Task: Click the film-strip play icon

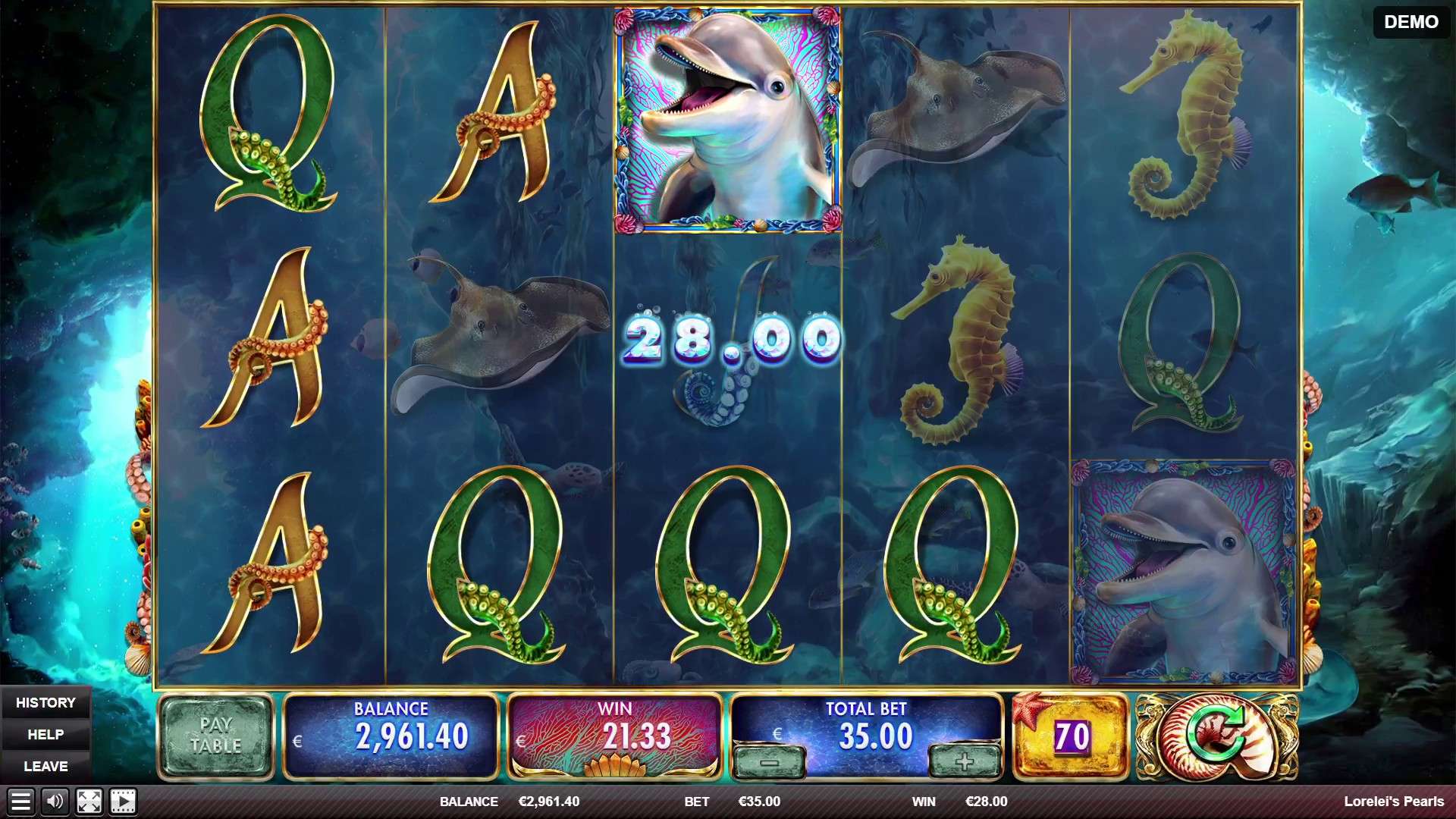Action: (123, 802)
